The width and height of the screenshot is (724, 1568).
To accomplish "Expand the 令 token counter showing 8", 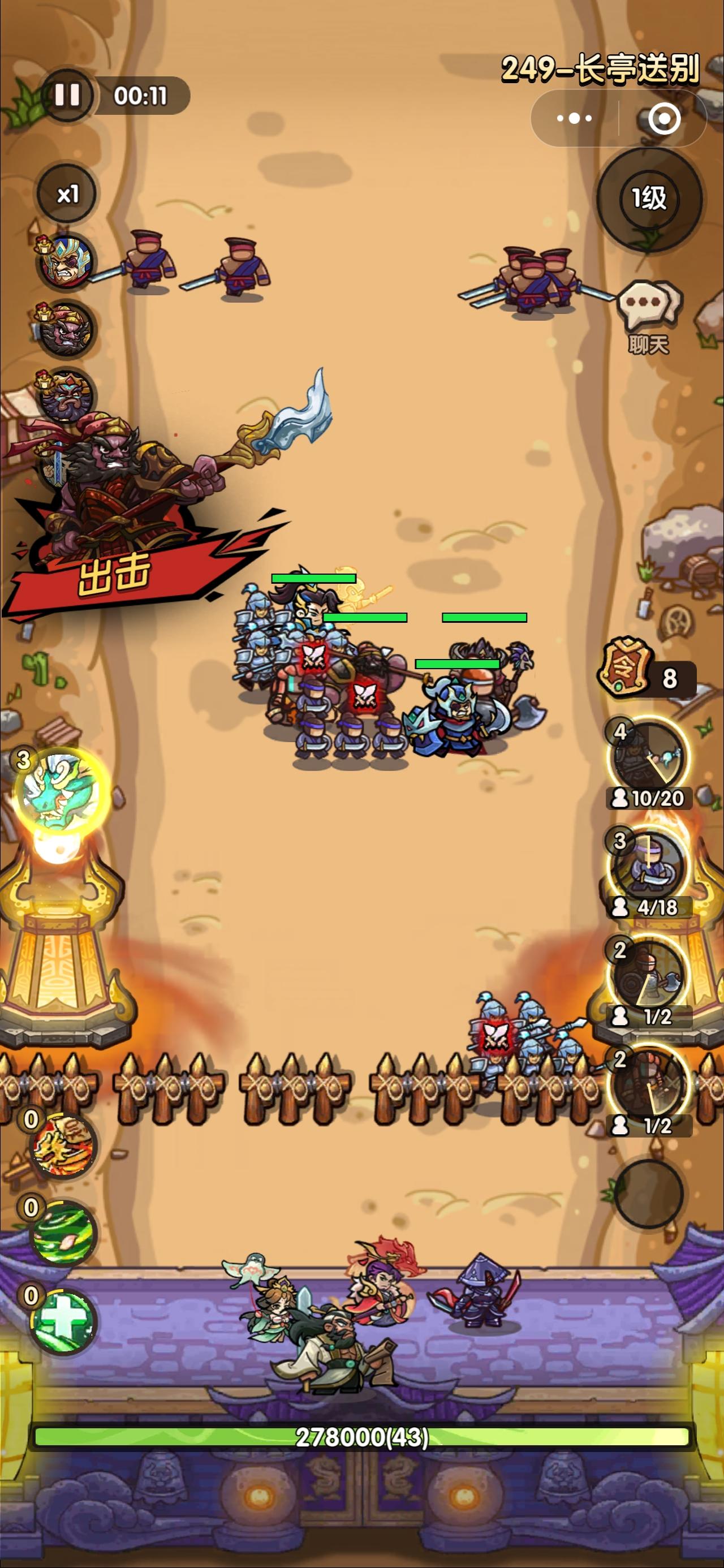I will tap(633, 674).
